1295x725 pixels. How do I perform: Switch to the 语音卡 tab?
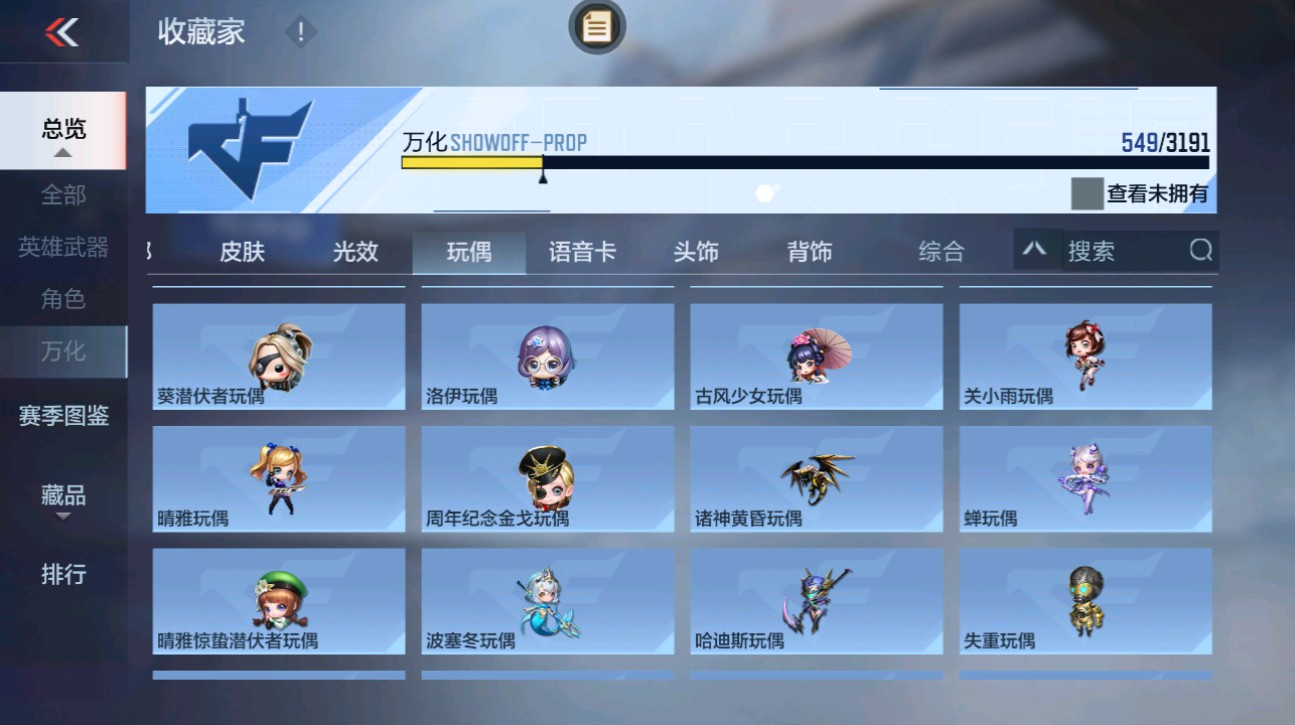click(x=583, y=251)
